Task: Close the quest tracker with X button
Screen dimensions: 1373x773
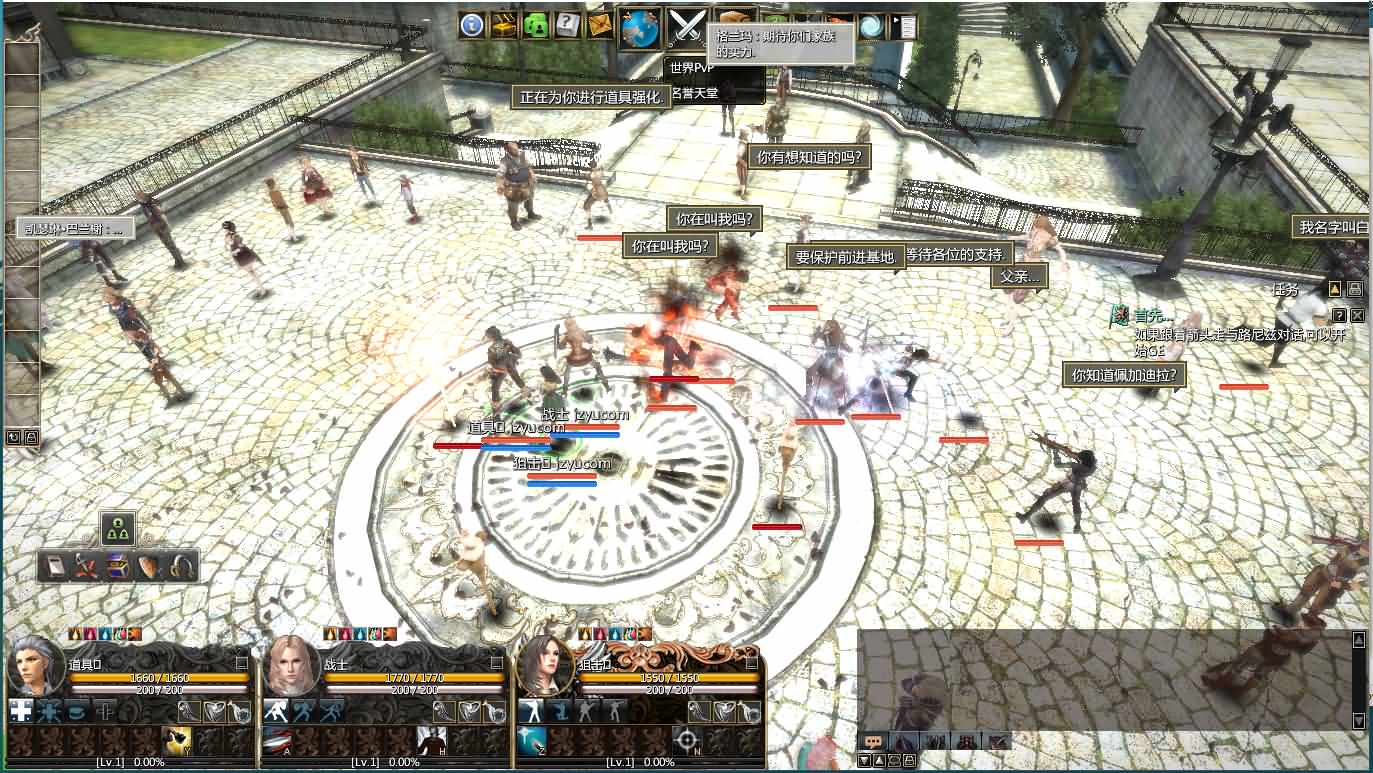Action: (x=1357, y=315)
